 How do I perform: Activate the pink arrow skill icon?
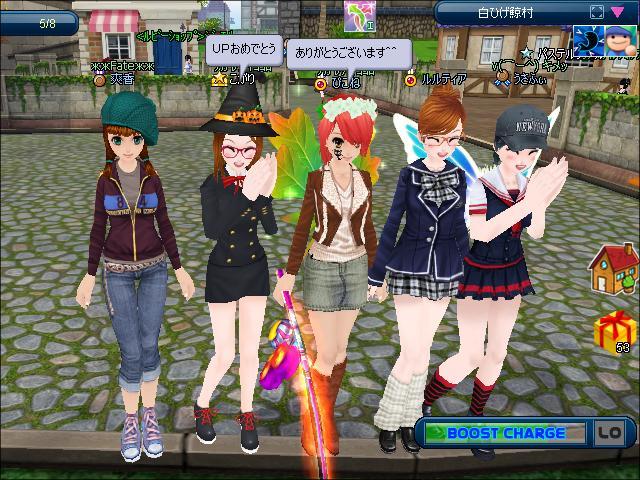(357, 13)
